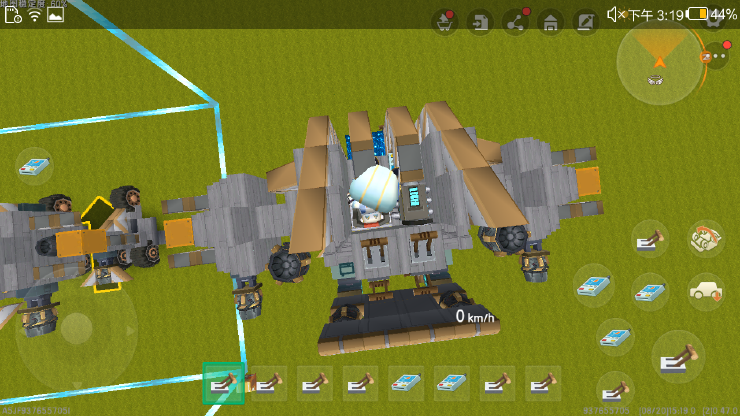Open the circular minimap

[659, 63]
